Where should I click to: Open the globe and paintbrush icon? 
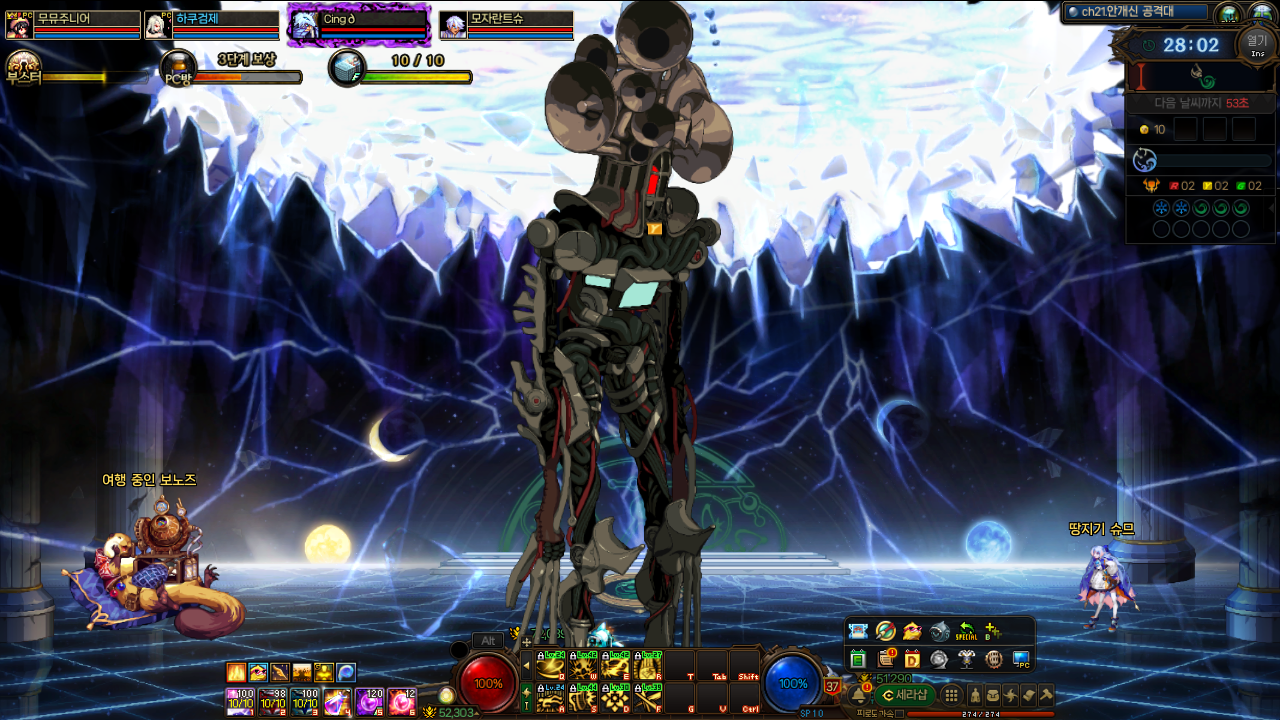click(x=885, y=631)
